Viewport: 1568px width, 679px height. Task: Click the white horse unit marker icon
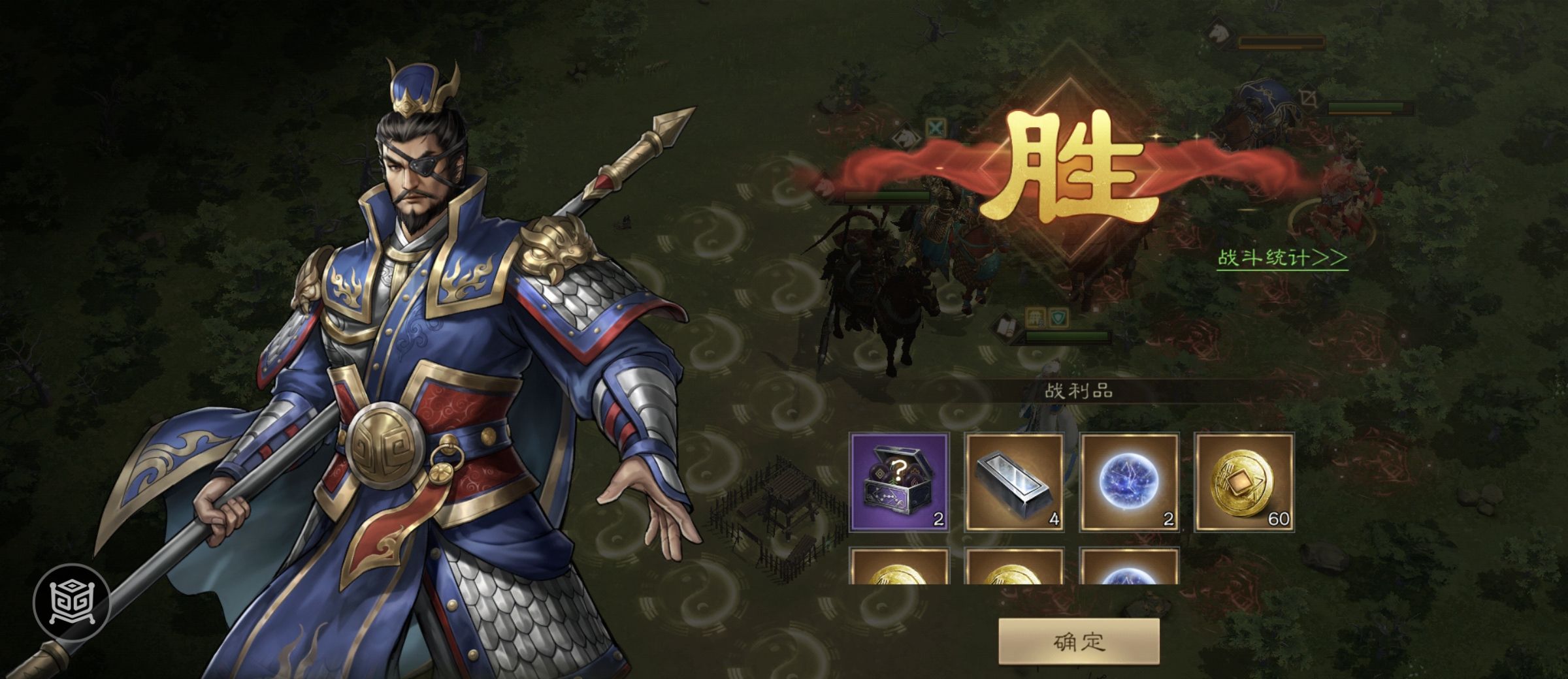[906, 138]
